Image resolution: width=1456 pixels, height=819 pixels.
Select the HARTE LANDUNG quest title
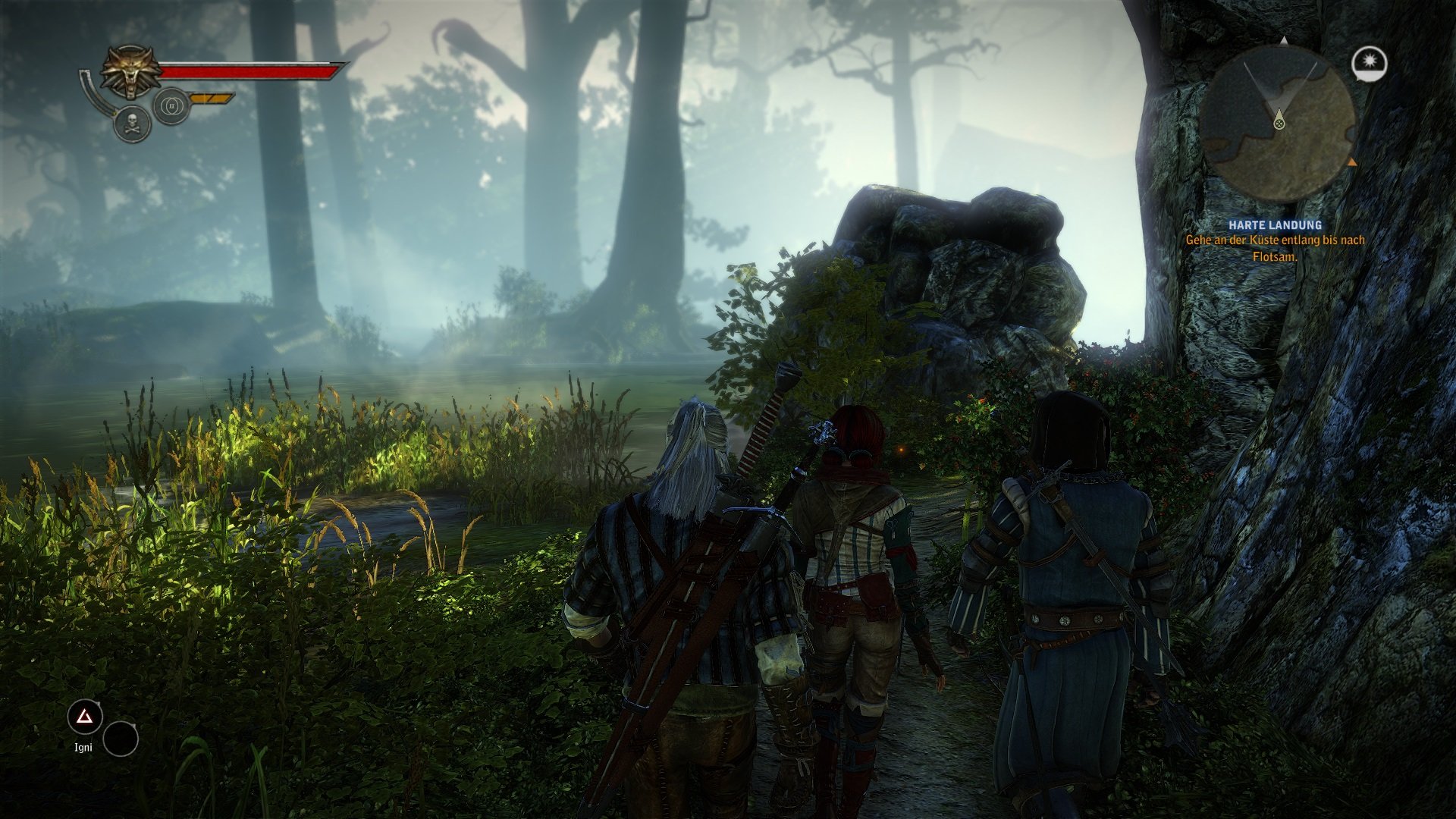(x=1276, y=224)
